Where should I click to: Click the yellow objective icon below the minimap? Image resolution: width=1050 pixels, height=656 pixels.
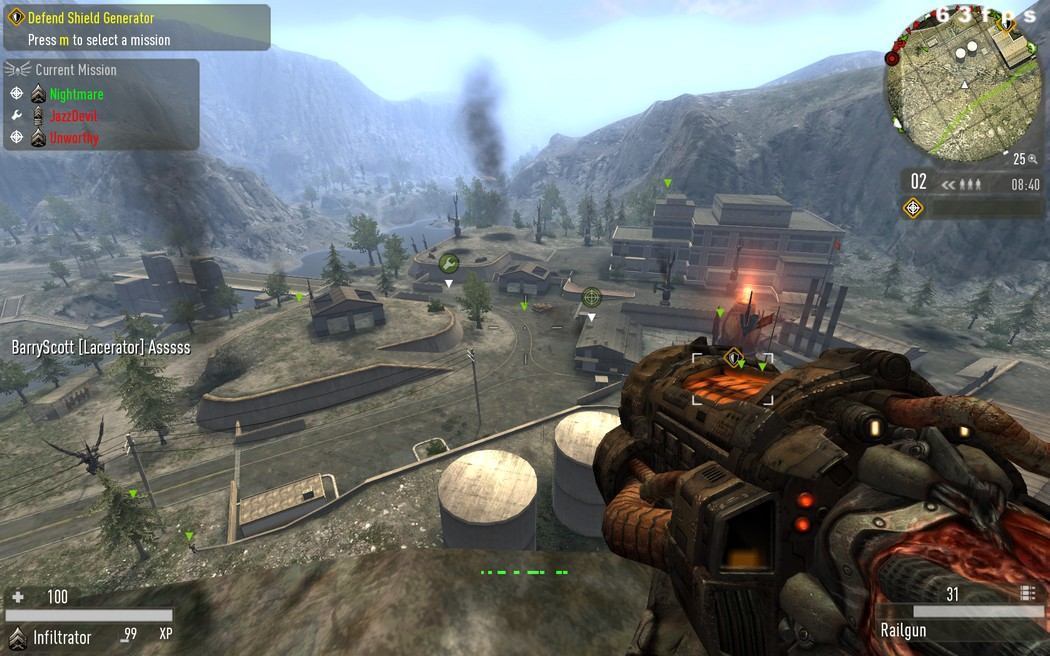tap(913, 208)
